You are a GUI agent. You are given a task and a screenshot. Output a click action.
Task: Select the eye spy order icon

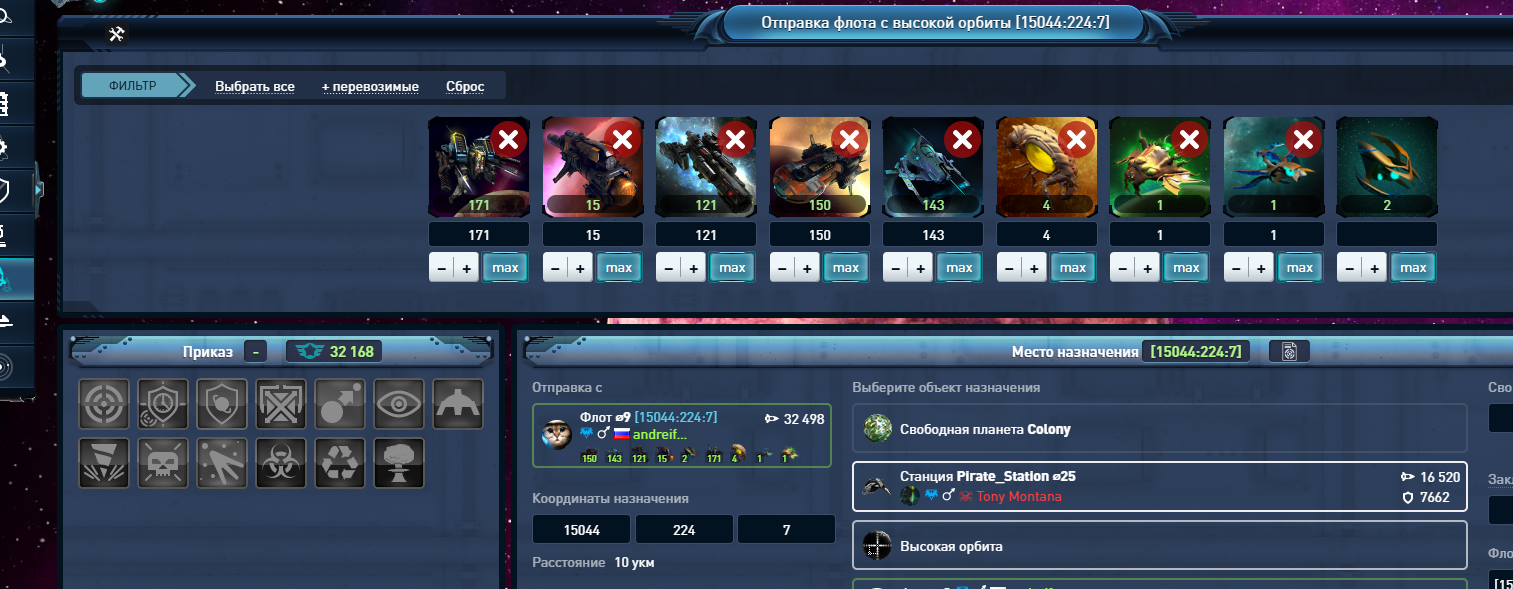399,404
